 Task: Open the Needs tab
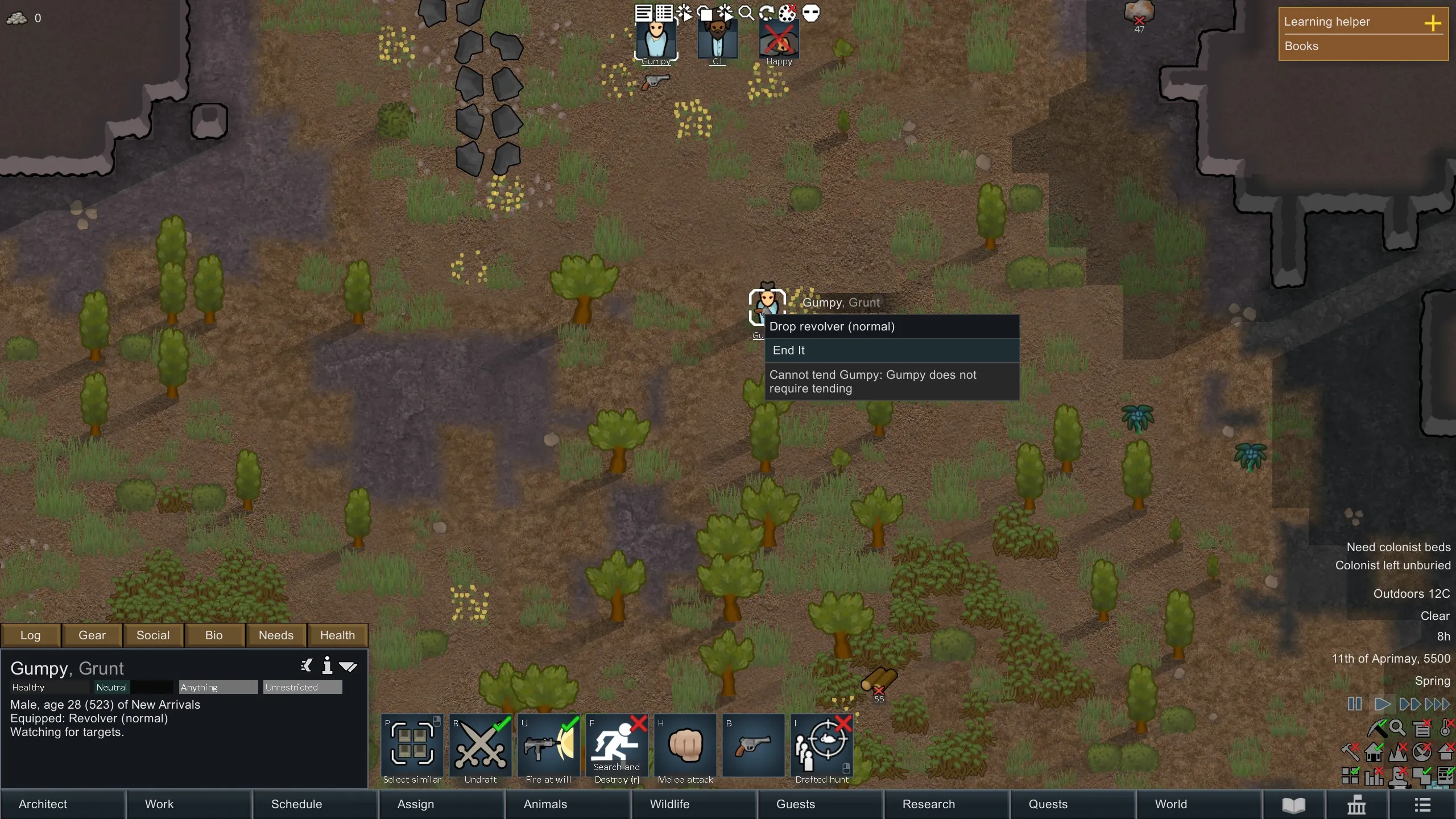point(276,635)
